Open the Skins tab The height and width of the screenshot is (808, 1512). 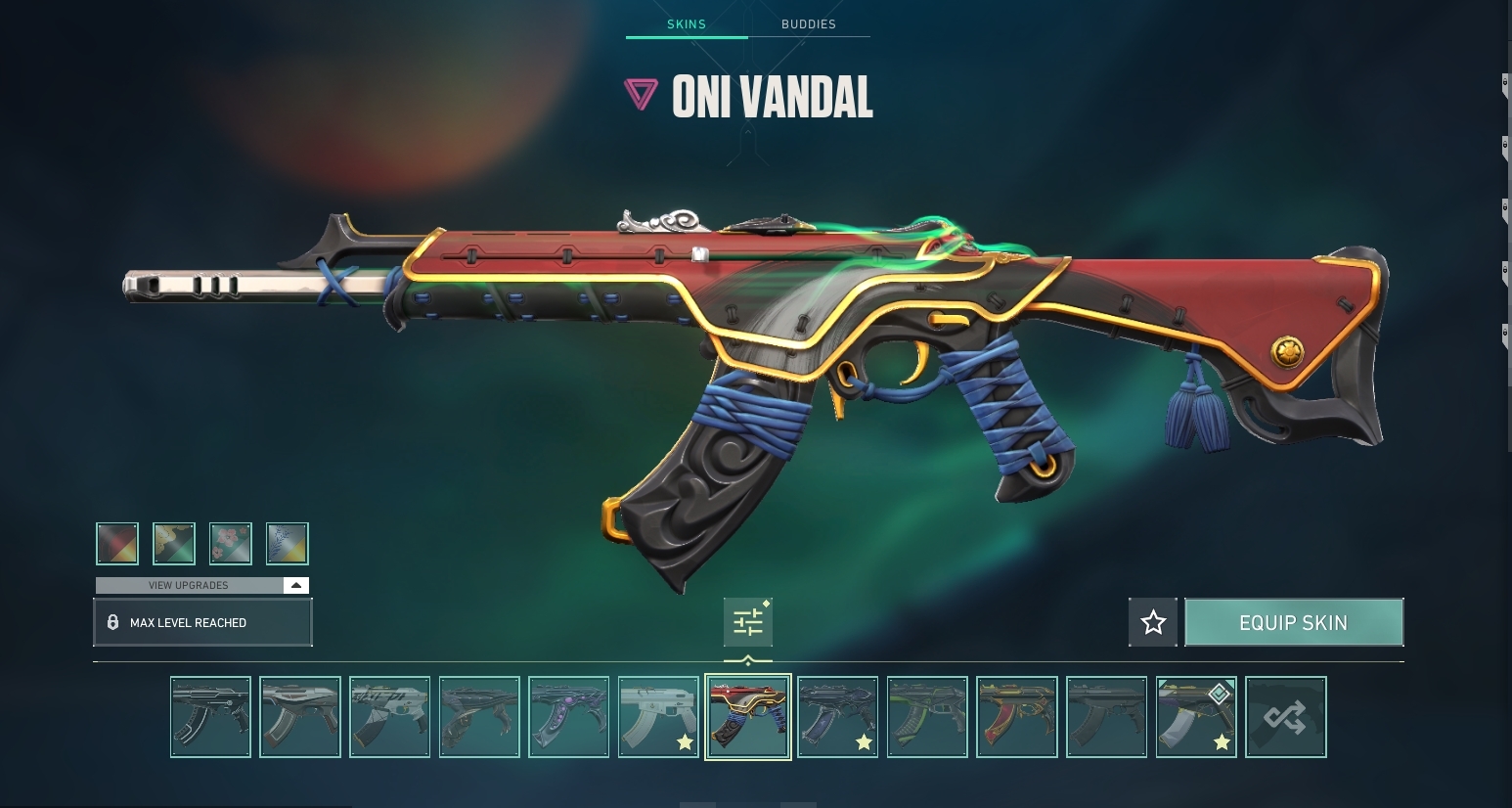(687, 24)
